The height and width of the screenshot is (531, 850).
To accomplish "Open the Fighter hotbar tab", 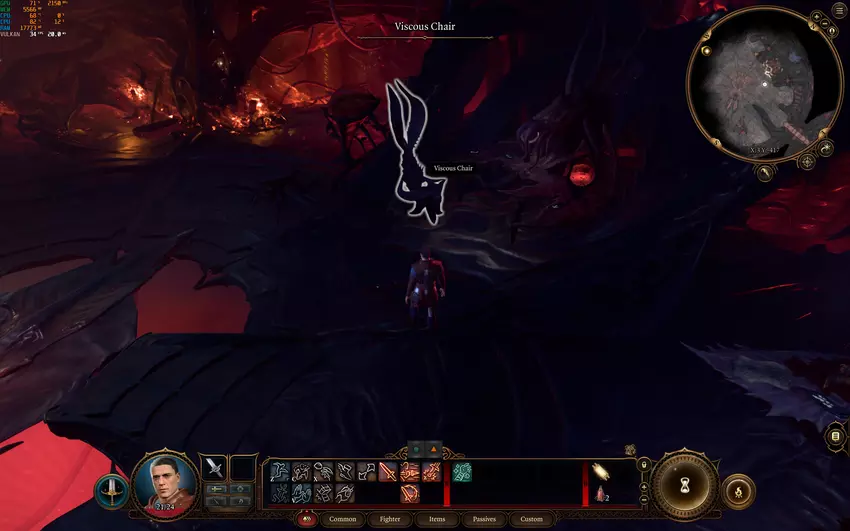I will pos(390,519).
